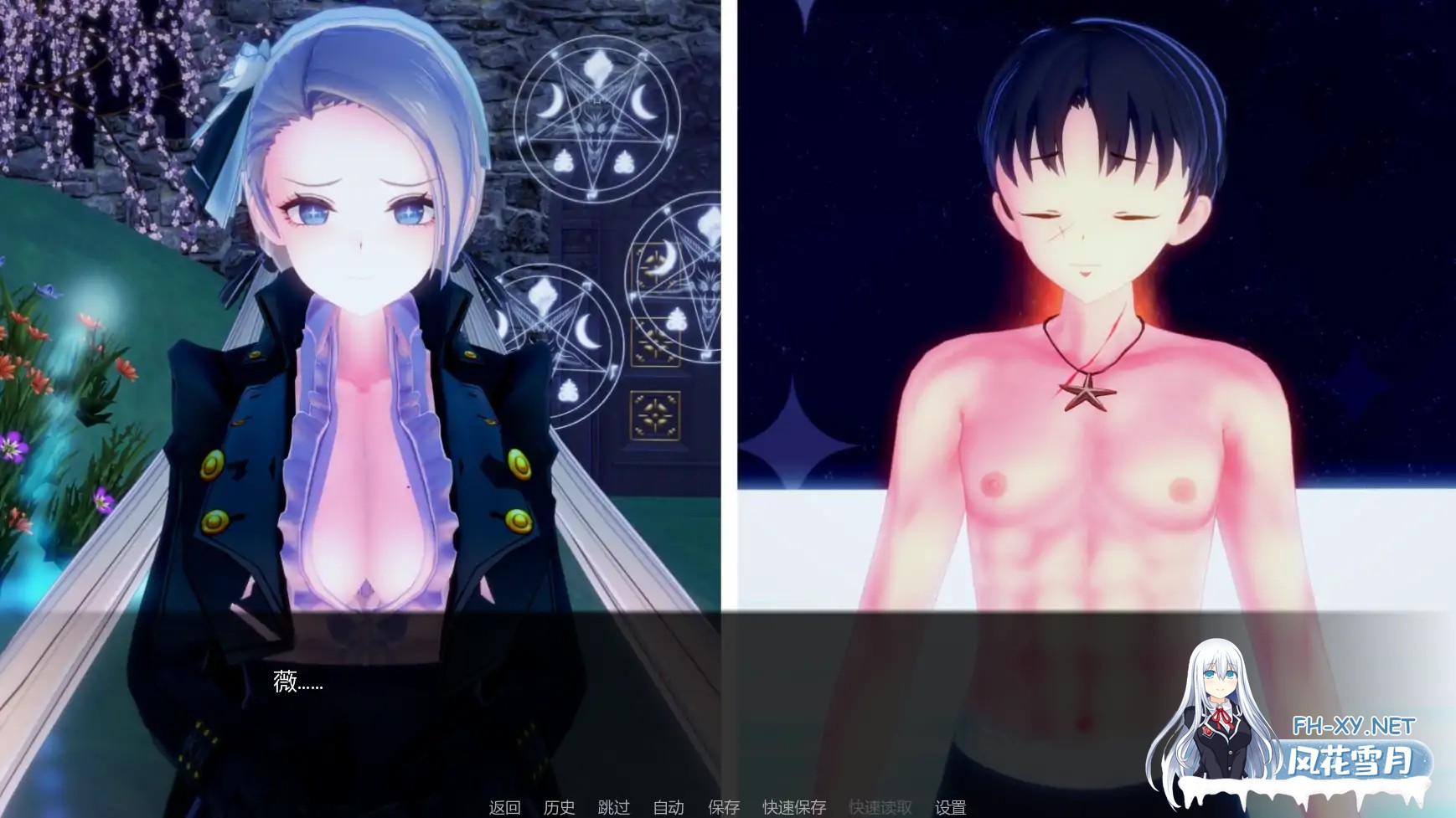Image resolution: width=1456 pixels, height=818 pixels.
Task: Open the 历史 dialogue history log
Action: (560, 808)
